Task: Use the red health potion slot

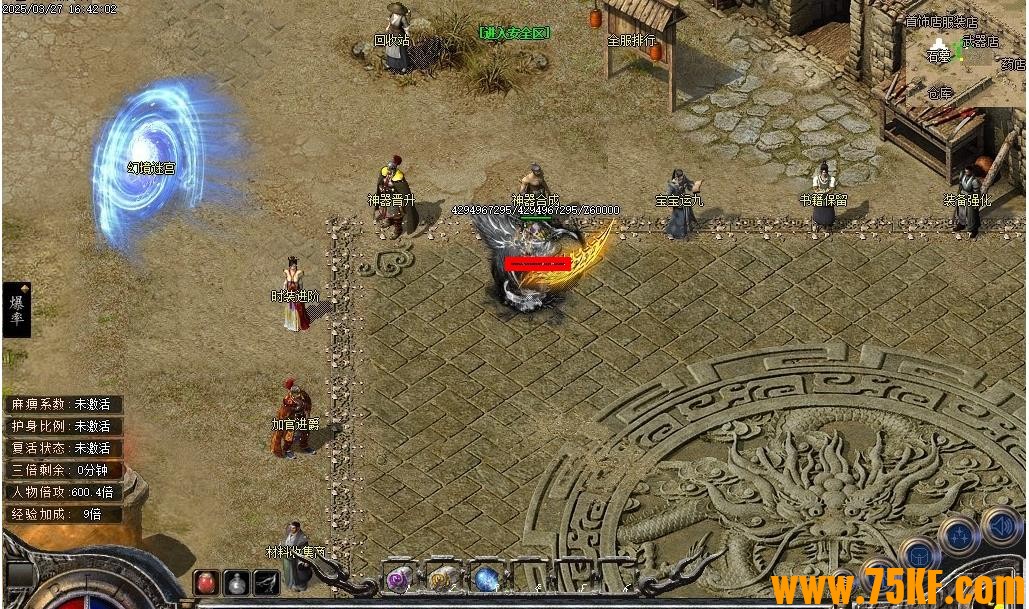Action: coord(207,581)
